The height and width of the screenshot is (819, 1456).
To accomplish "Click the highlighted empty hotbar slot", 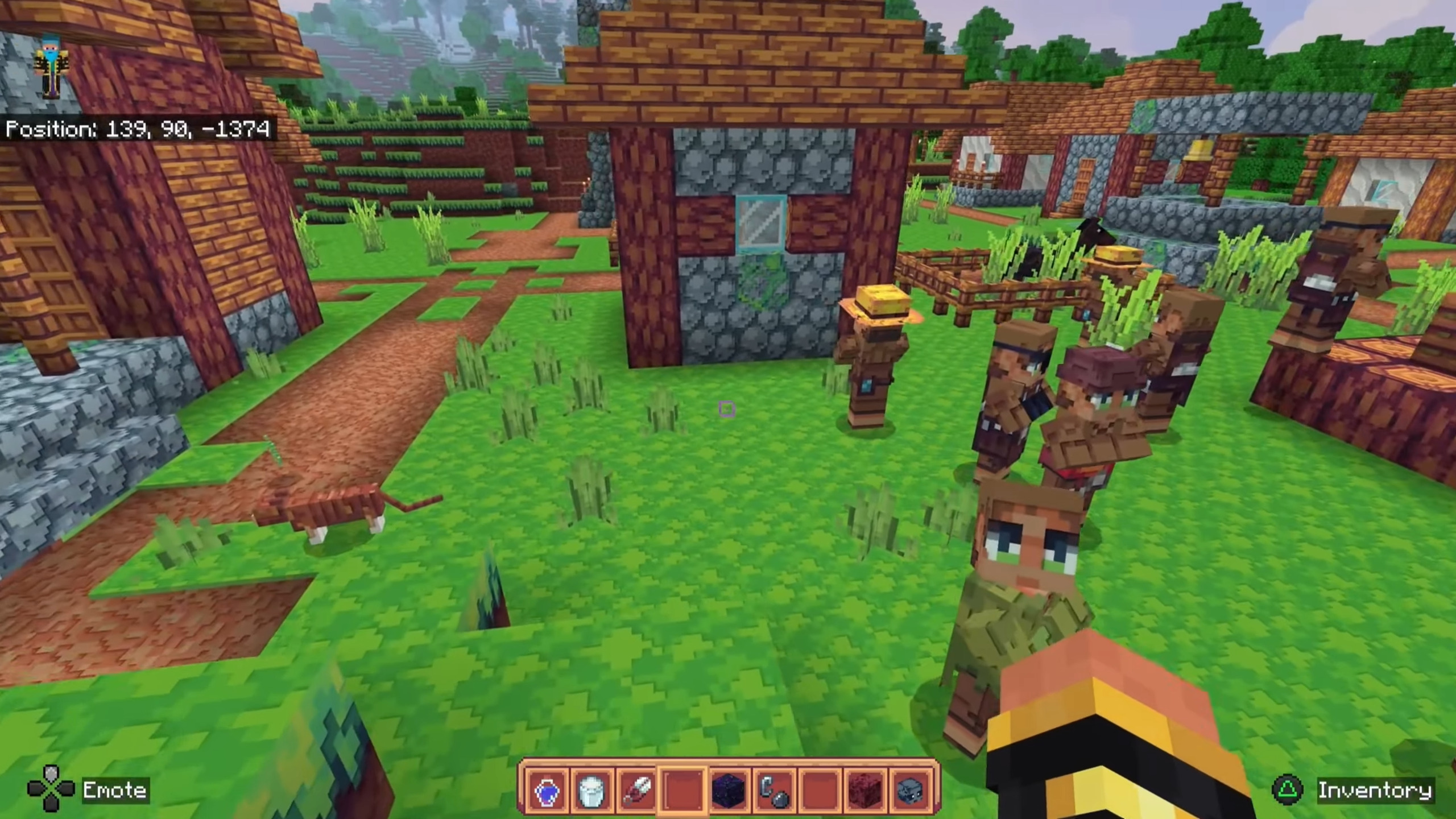I will pyautogui.click(x=682, y=790).
